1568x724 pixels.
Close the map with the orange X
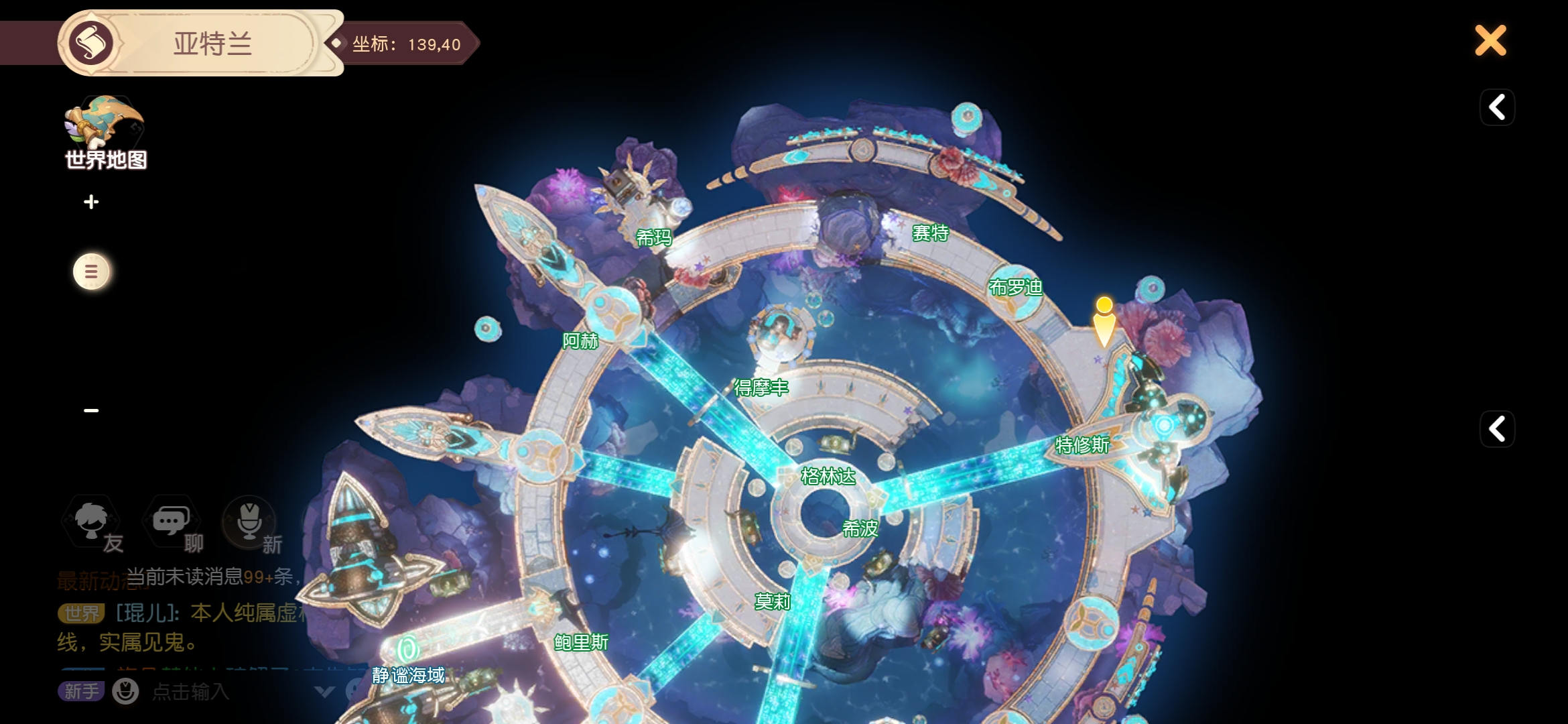1490,41
